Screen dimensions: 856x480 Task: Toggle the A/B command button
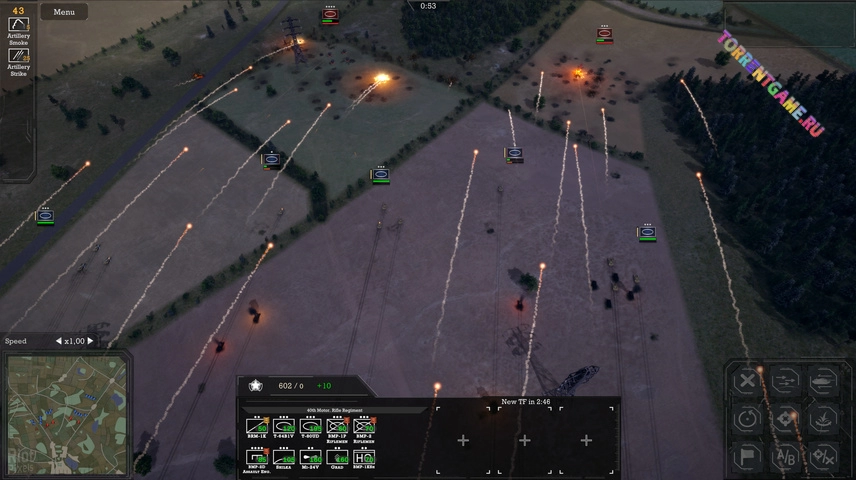click(x=785, y=456)
